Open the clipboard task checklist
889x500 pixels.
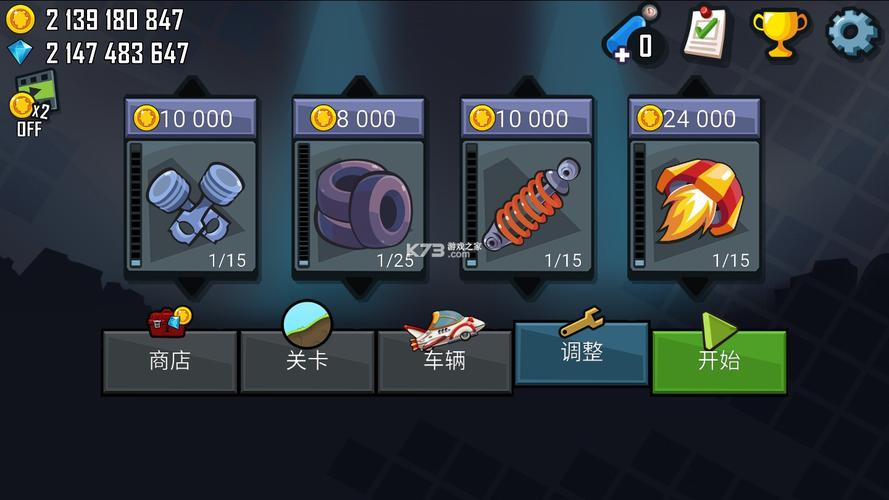coord(707,33)
